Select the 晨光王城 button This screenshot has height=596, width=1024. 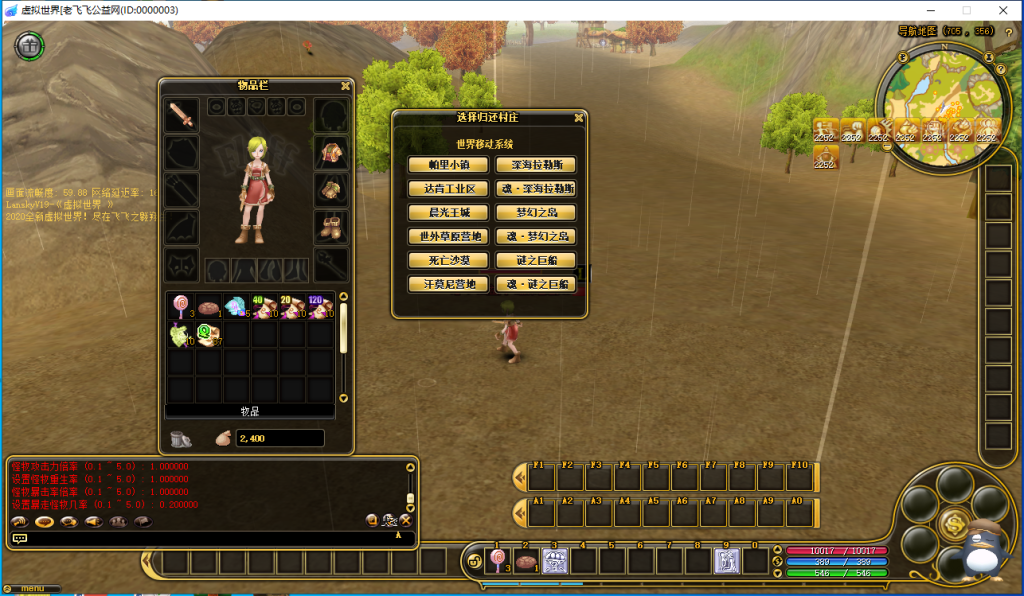pyautogui.click(x=447, y=213)
